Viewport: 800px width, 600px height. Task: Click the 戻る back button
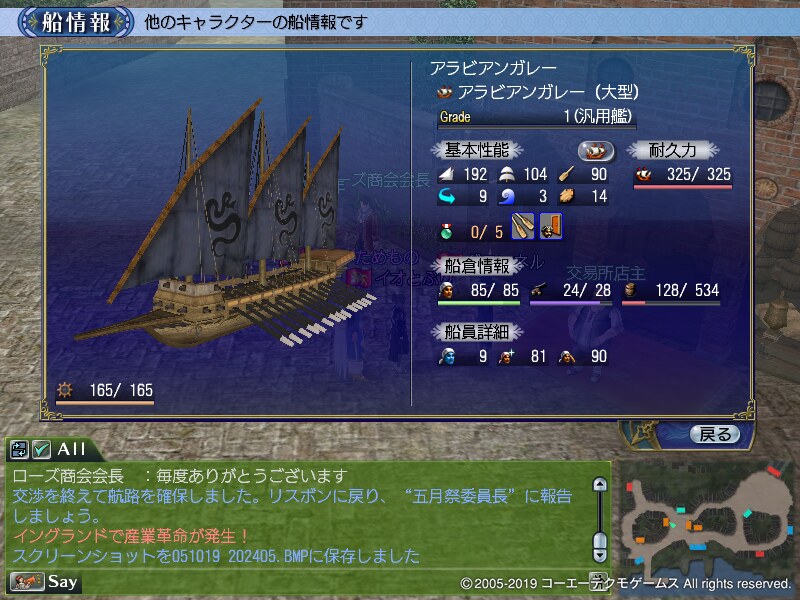tap(714, 434)
